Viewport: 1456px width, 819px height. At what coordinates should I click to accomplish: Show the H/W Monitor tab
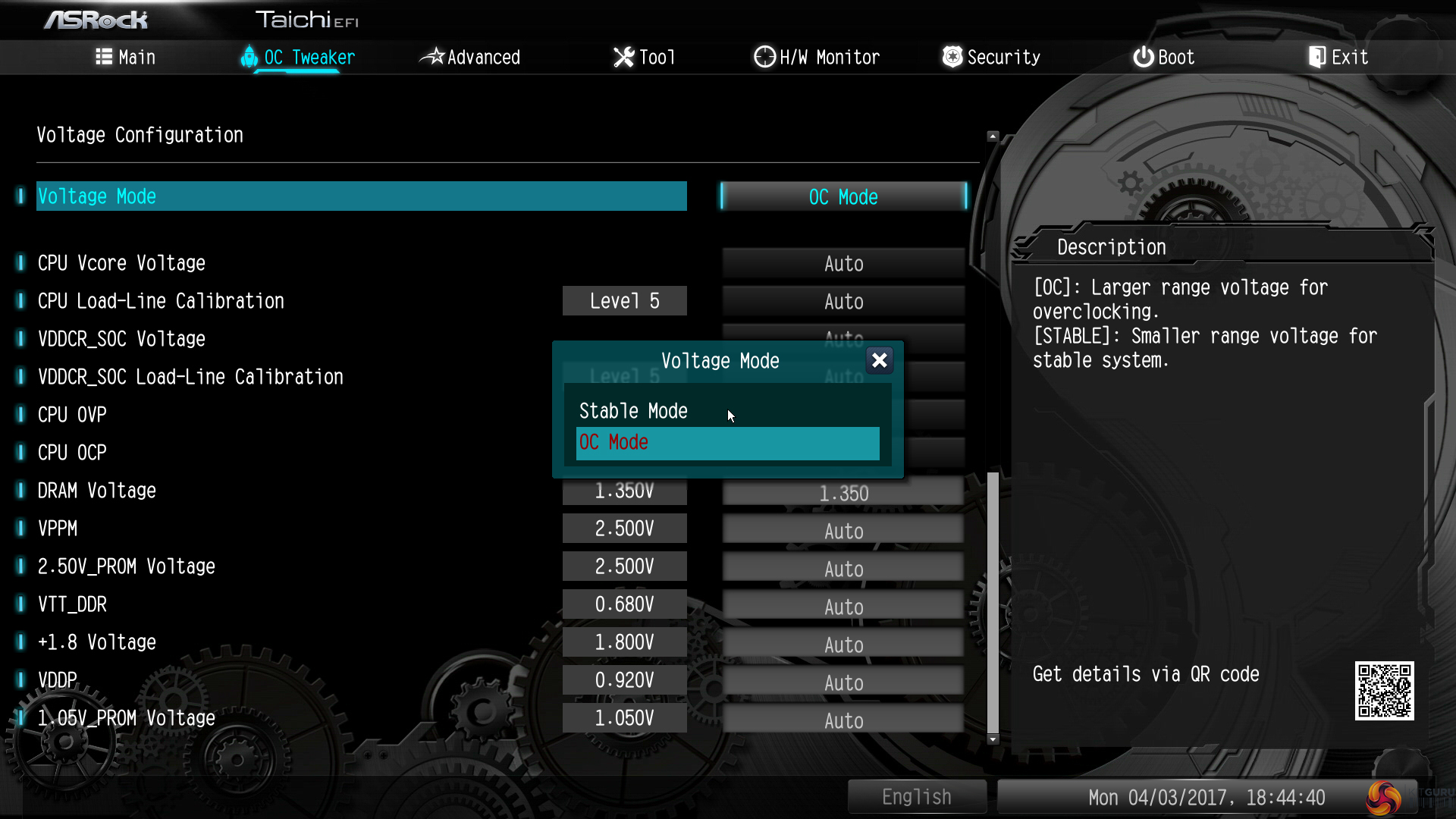817,58
